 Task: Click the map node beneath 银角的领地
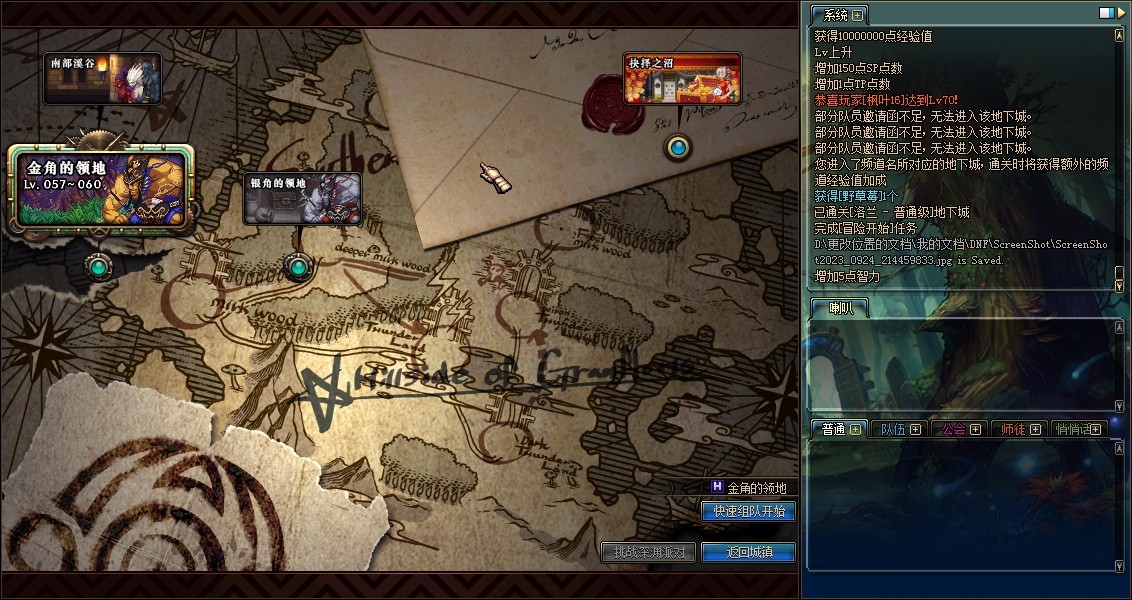[x=297, y=267]
